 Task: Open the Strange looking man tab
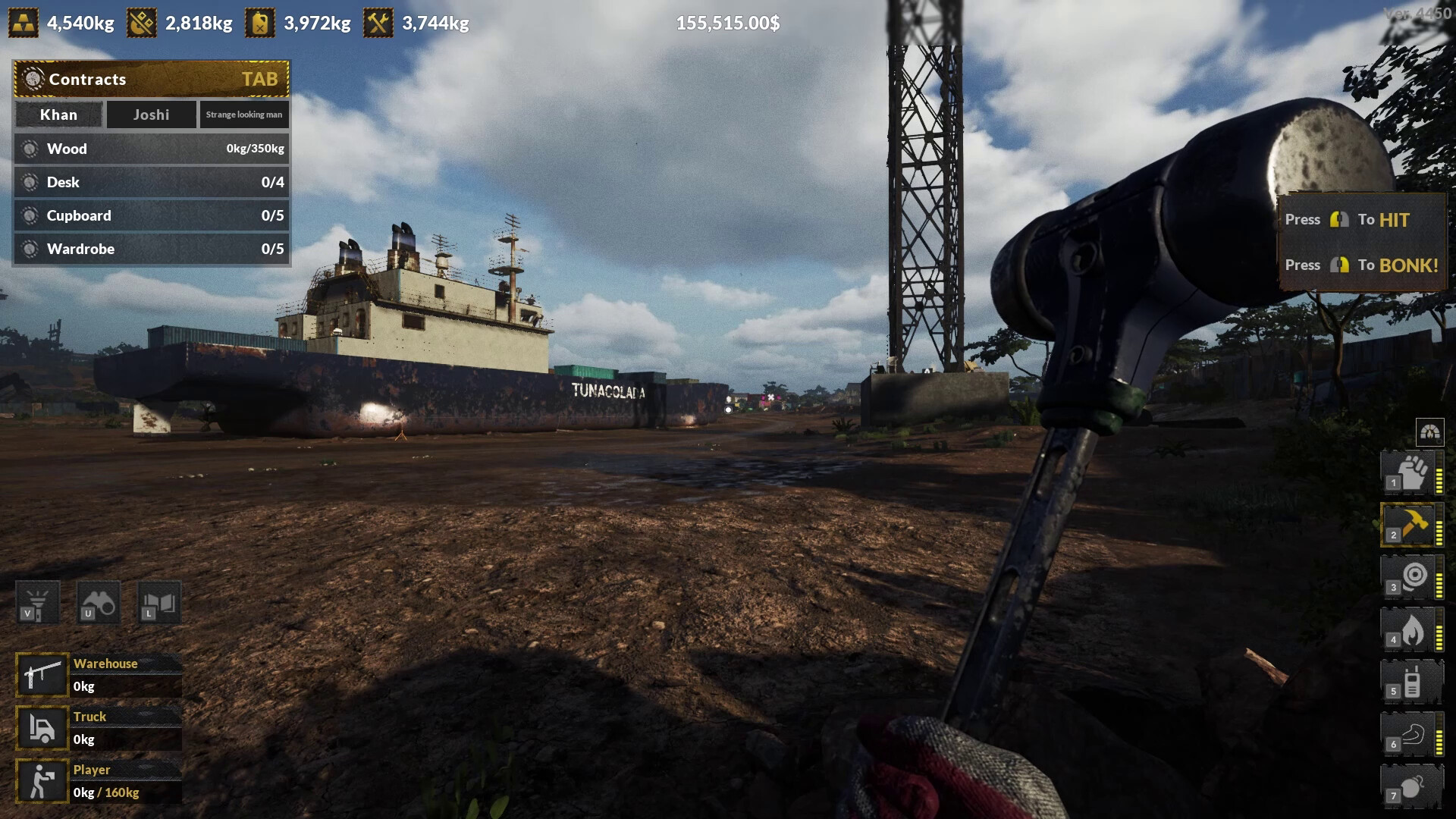244,115
